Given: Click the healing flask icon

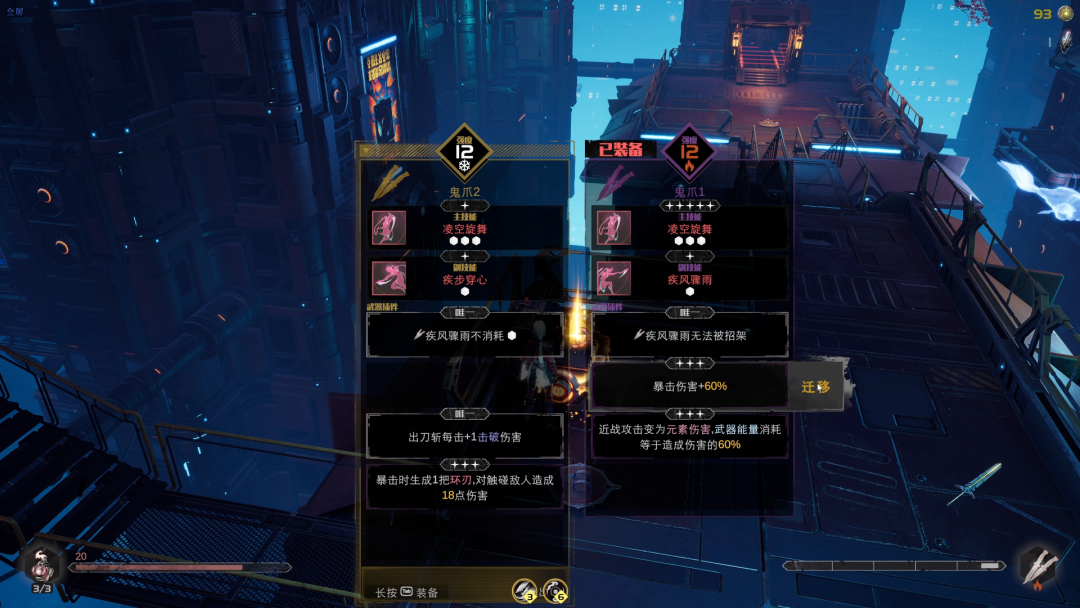Looking at the screenshot, I should tap(42, 565).
